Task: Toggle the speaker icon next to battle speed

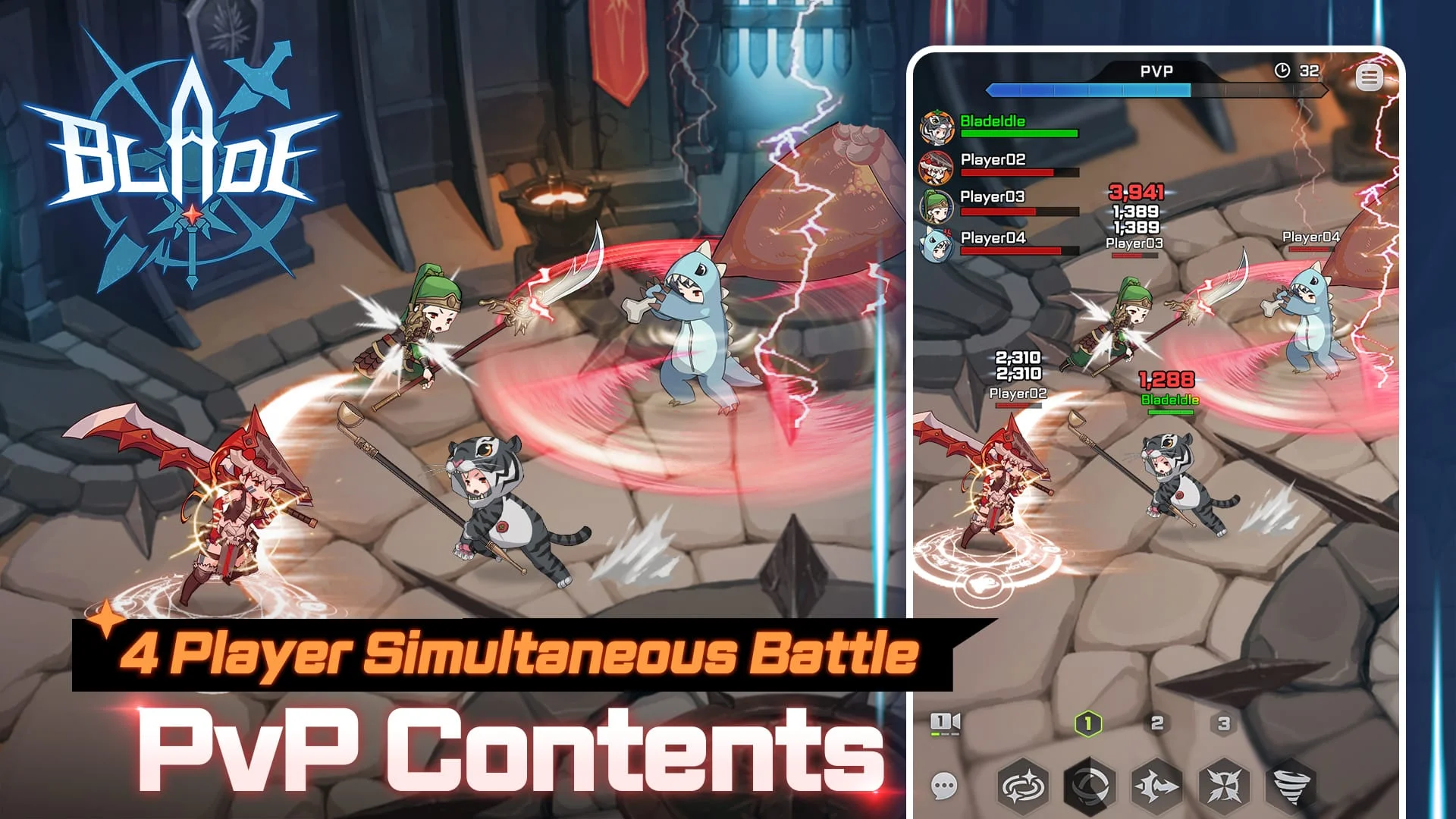Action: pyautogui.click(x=955, y=720)
